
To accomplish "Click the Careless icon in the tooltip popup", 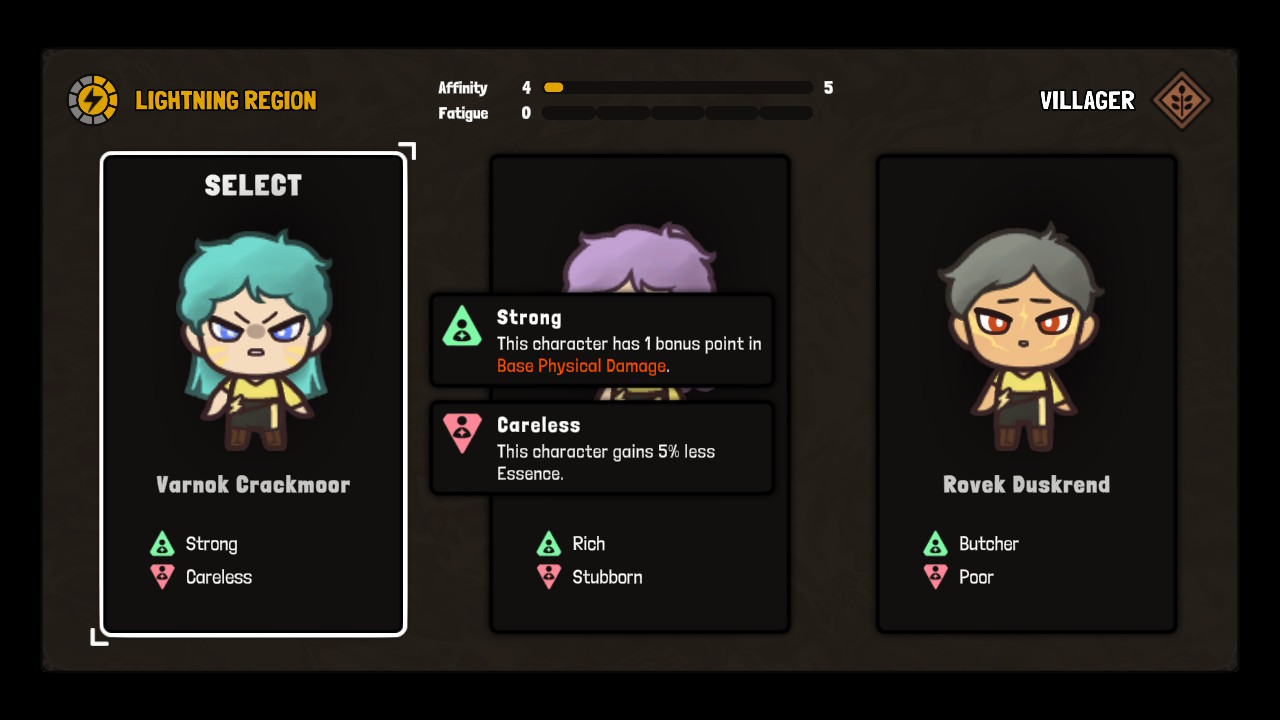I will (462, 434).
